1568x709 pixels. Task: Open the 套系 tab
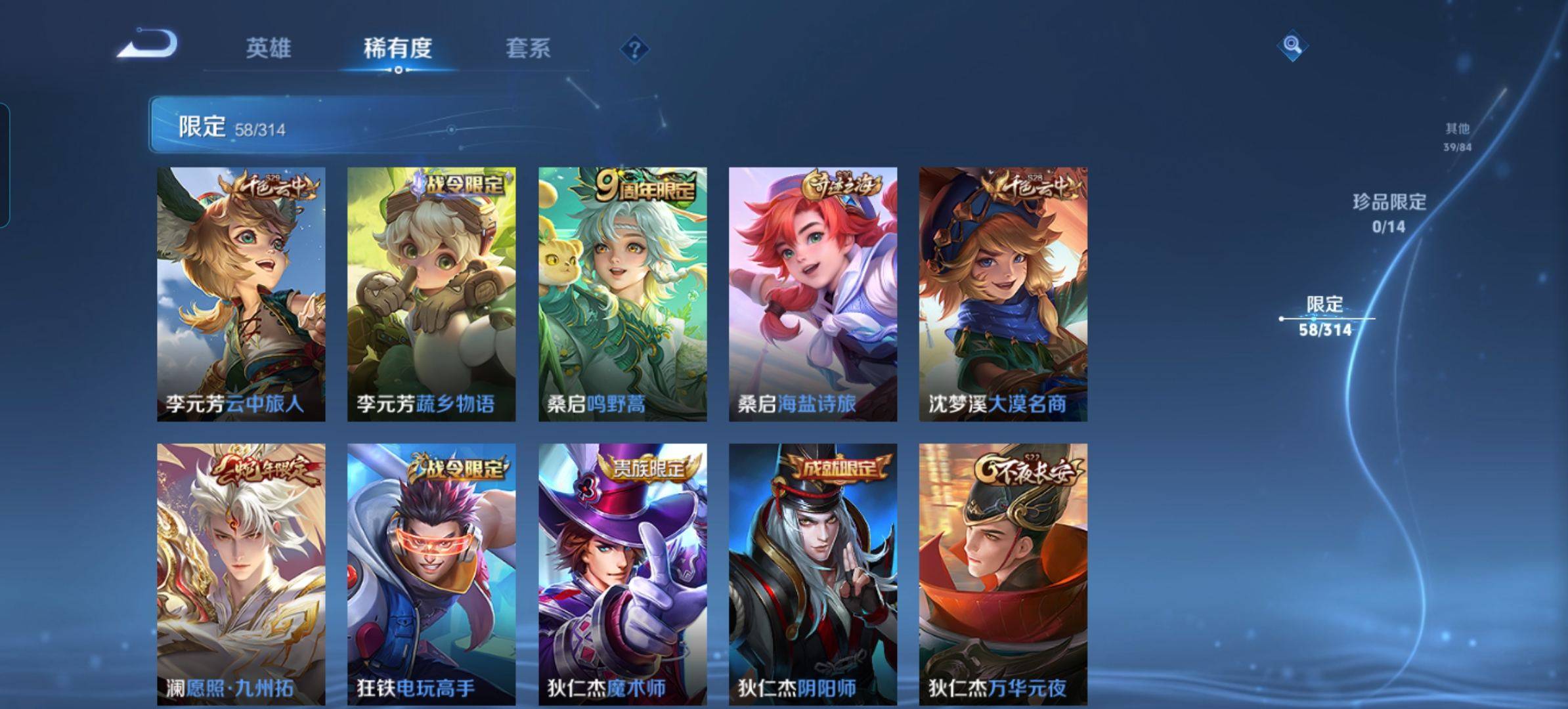[527, 48]
